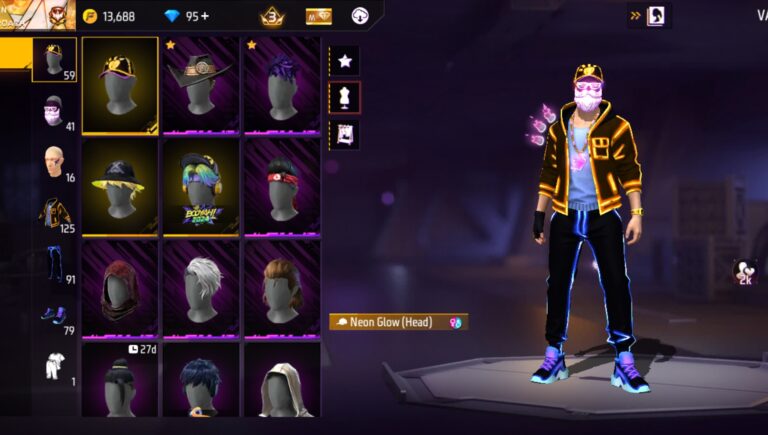The image size is (768, 435).
Task: Pick the black hat with yellow hair
Action: 120,187
